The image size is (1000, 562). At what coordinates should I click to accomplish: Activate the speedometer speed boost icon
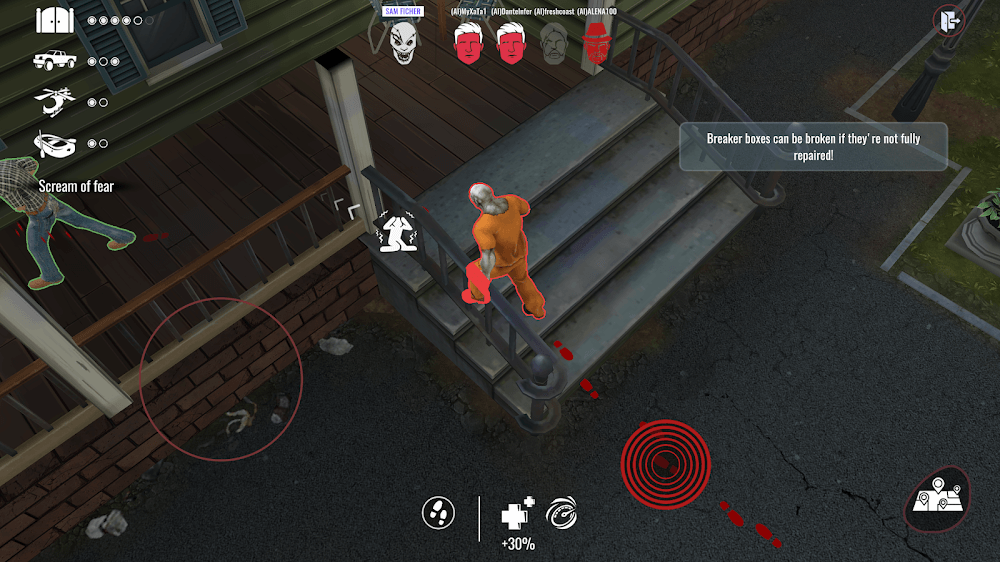pos(561,513)
